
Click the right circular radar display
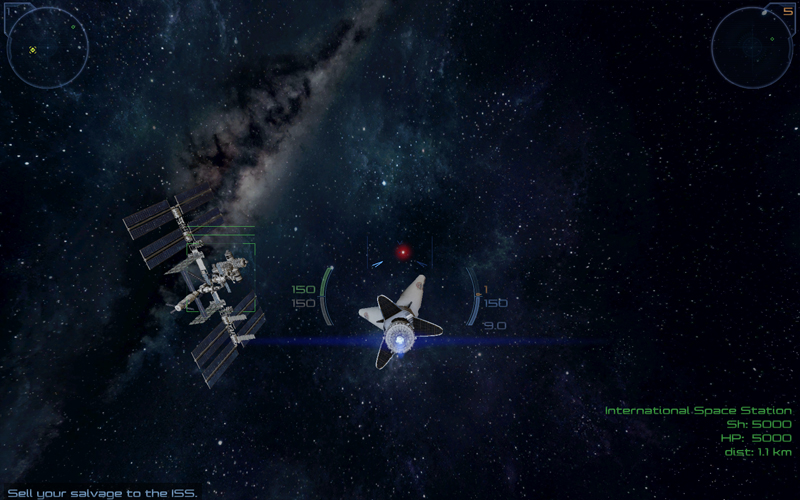coord(752,47)
